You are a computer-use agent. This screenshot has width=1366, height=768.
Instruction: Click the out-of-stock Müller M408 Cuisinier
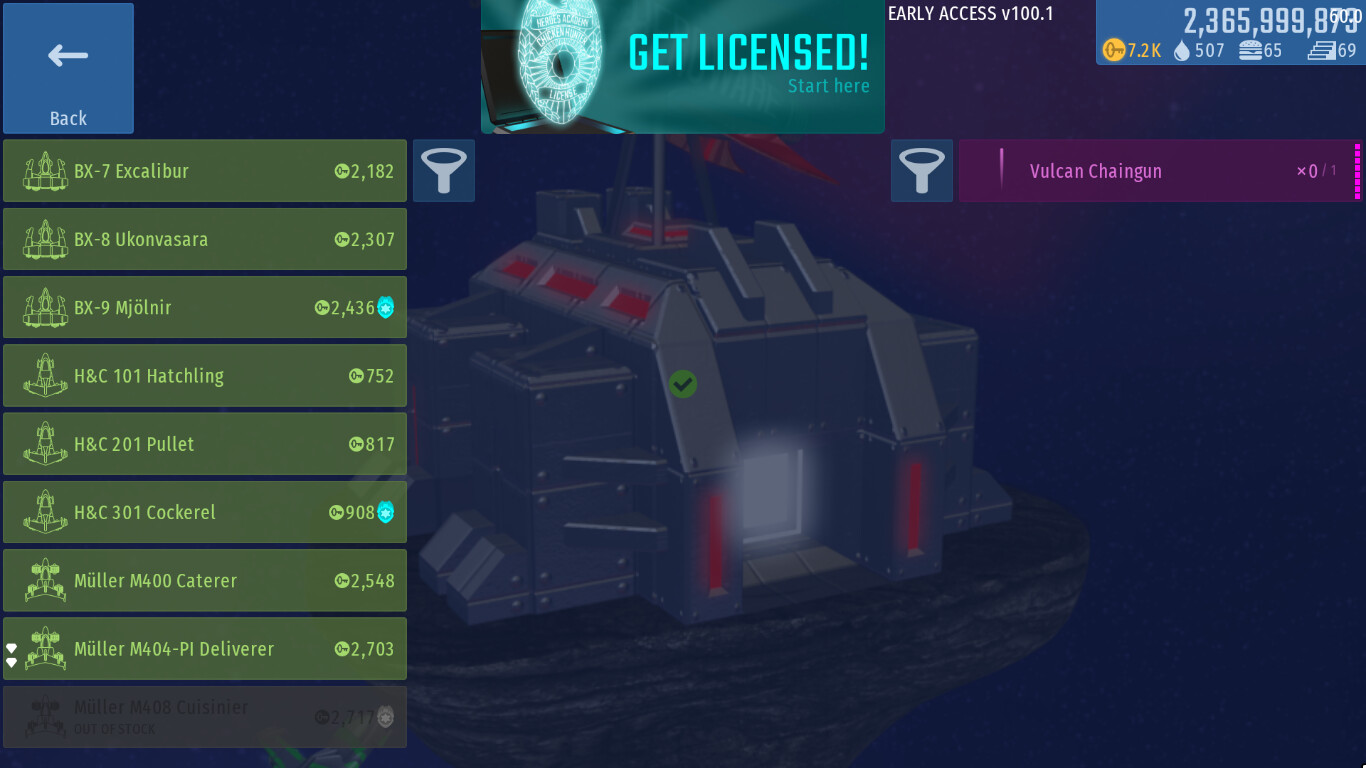[x=205, y=716]
